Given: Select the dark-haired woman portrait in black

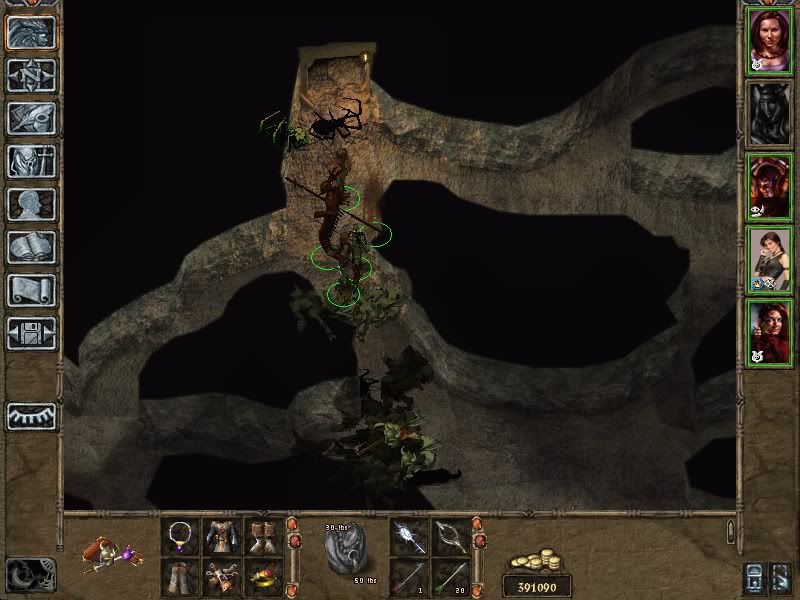Looking at the screenshot, I should pos(769,261).
